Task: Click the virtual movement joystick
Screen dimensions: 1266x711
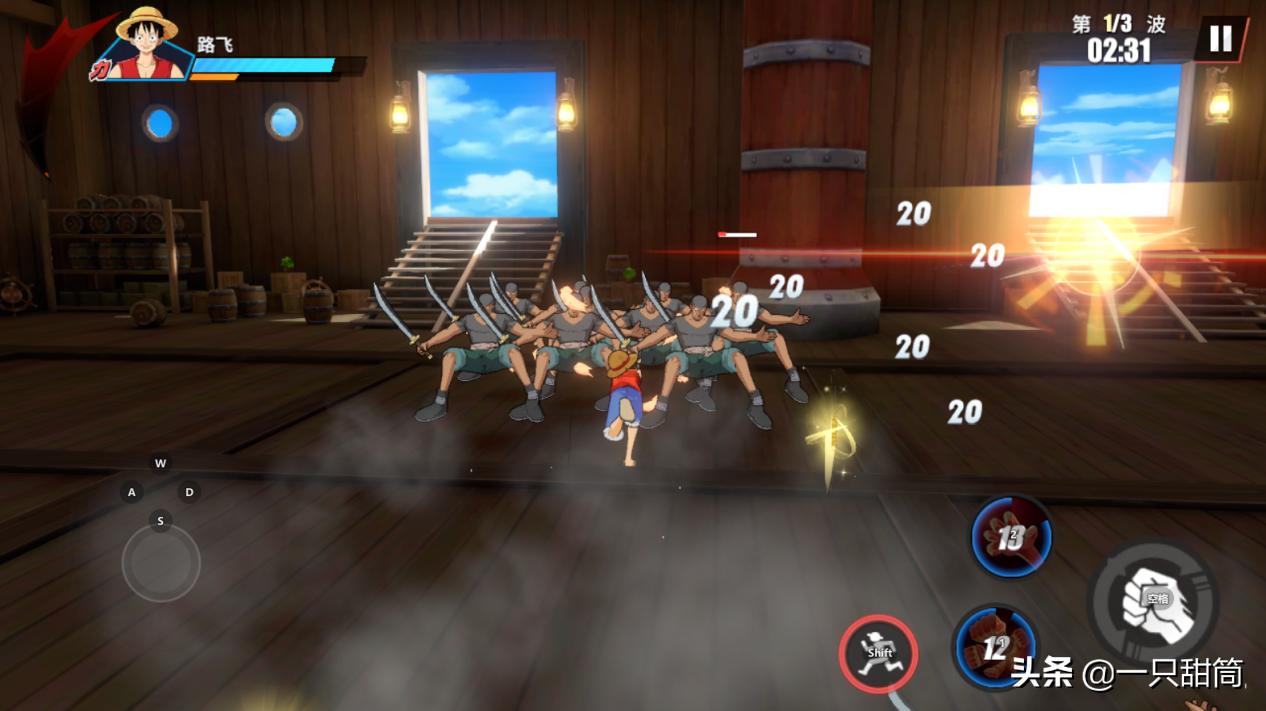Action: tap(161, 563)
